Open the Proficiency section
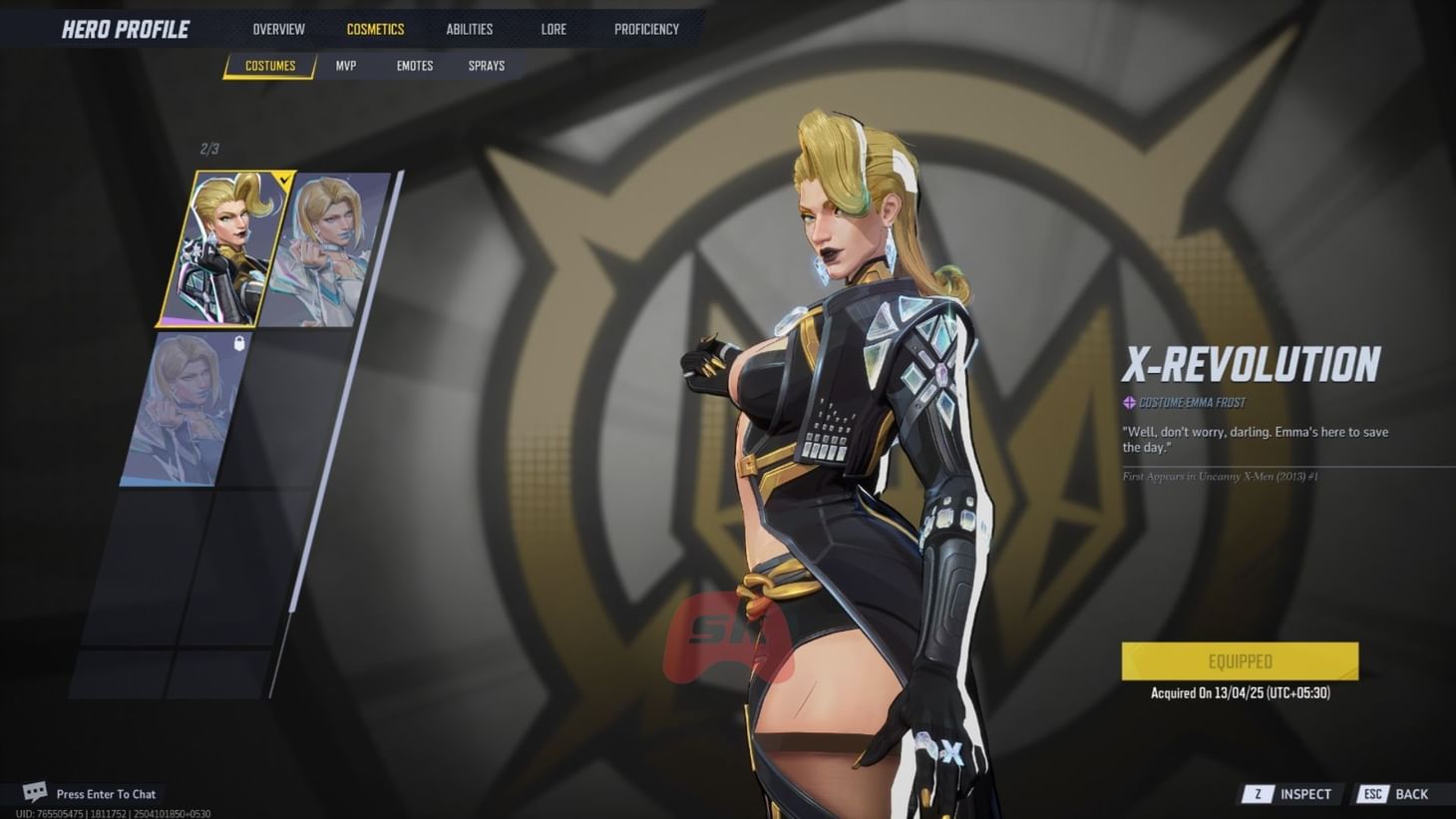Screen dimensions: 1456x819 [646, 29]
